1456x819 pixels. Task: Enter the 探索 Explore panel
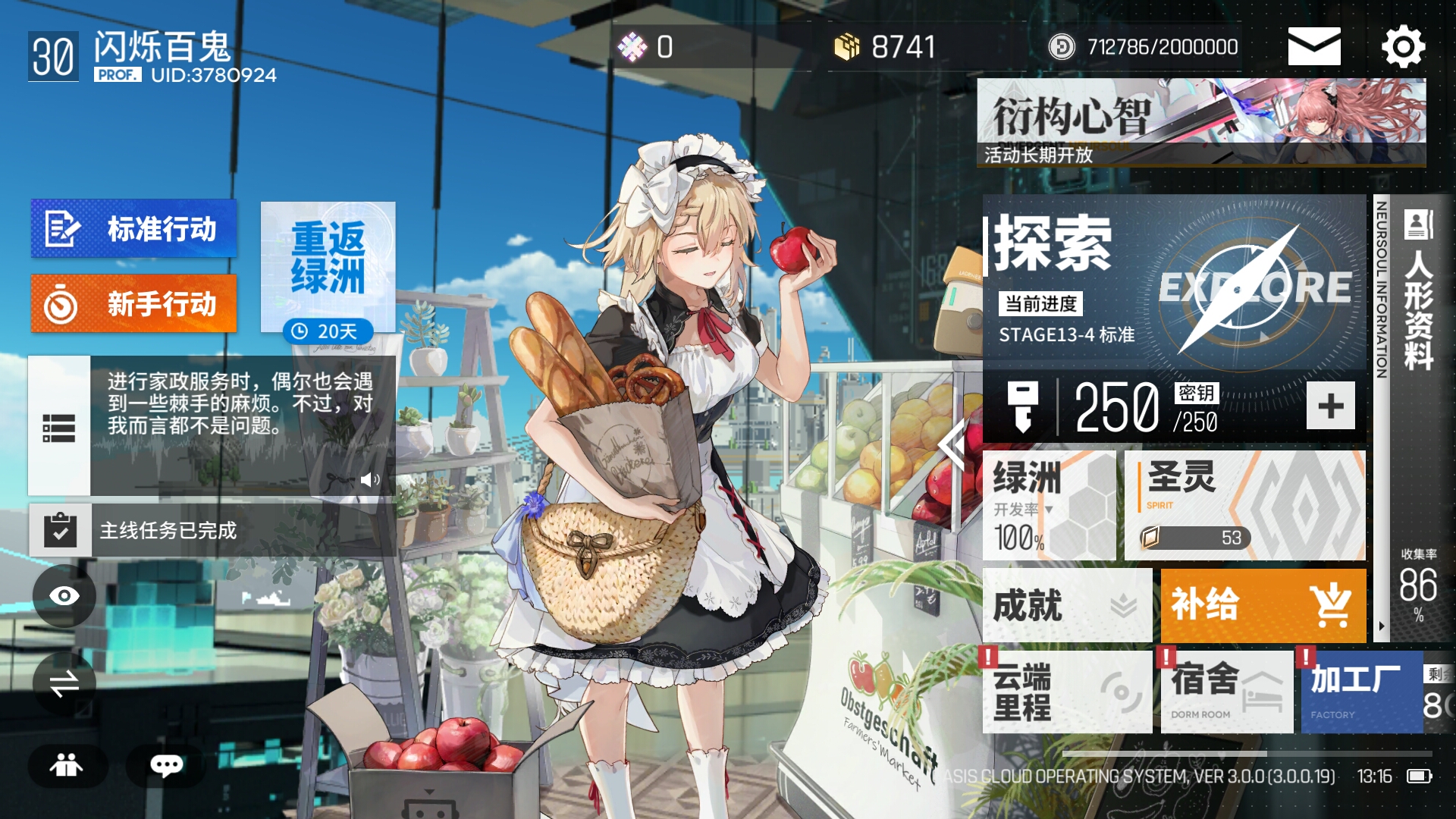tap(1174, 282)
